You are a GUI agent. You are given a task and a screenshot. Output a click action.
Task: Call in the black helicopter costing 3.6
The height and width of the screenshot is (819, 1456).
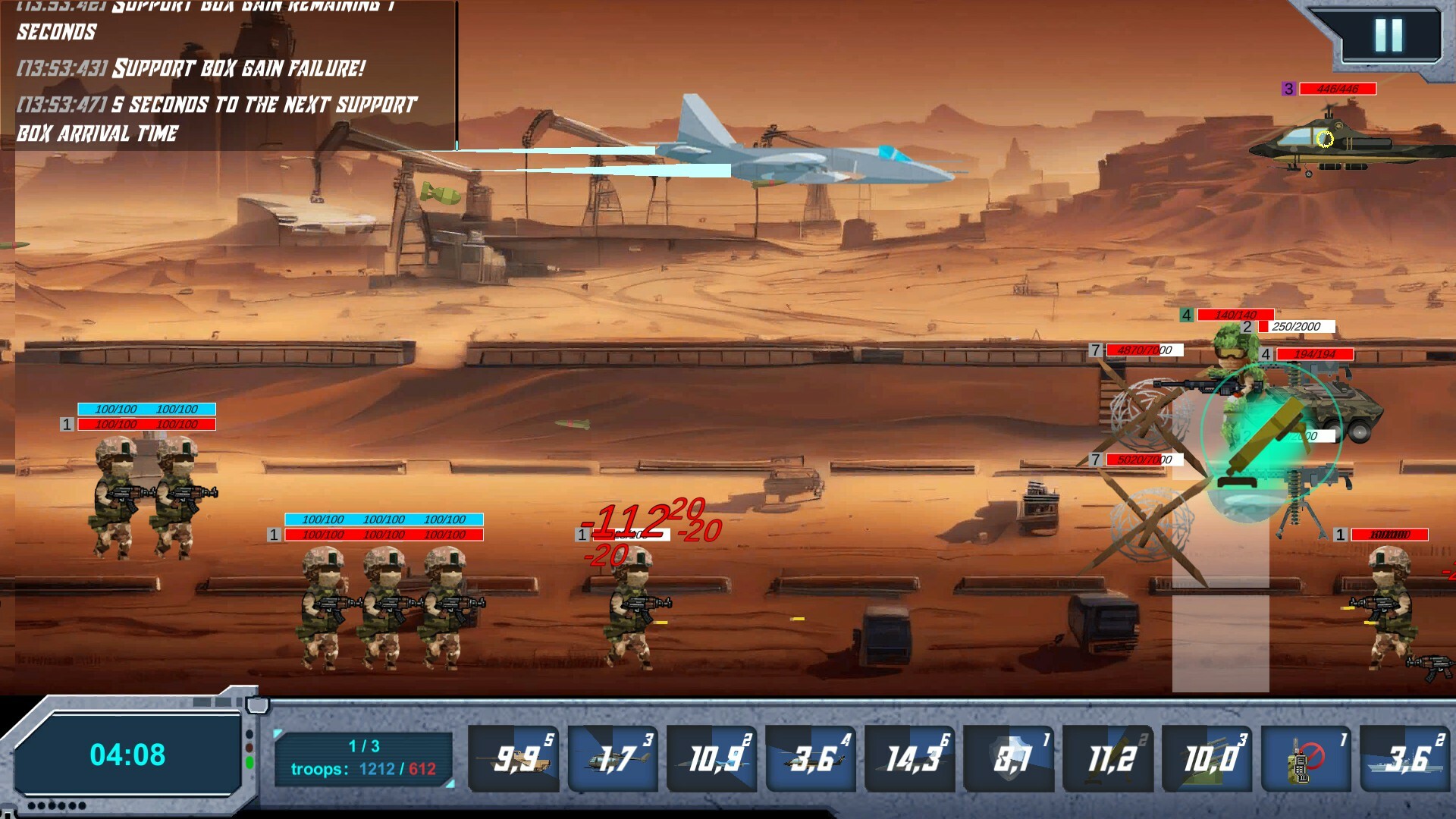pos(810,757)
